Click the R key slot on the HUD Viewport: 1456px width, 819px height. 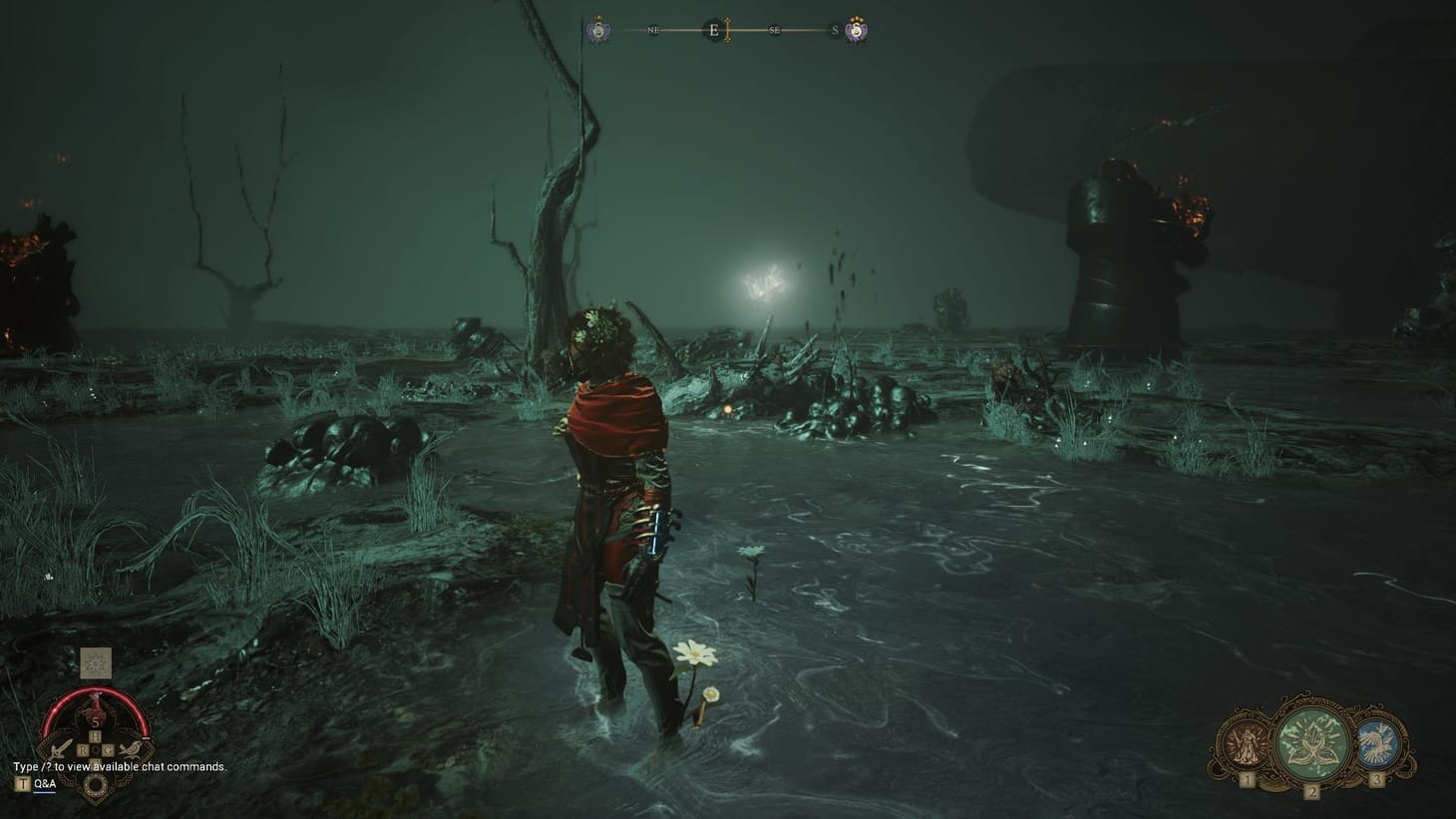[x=83, y=749]
